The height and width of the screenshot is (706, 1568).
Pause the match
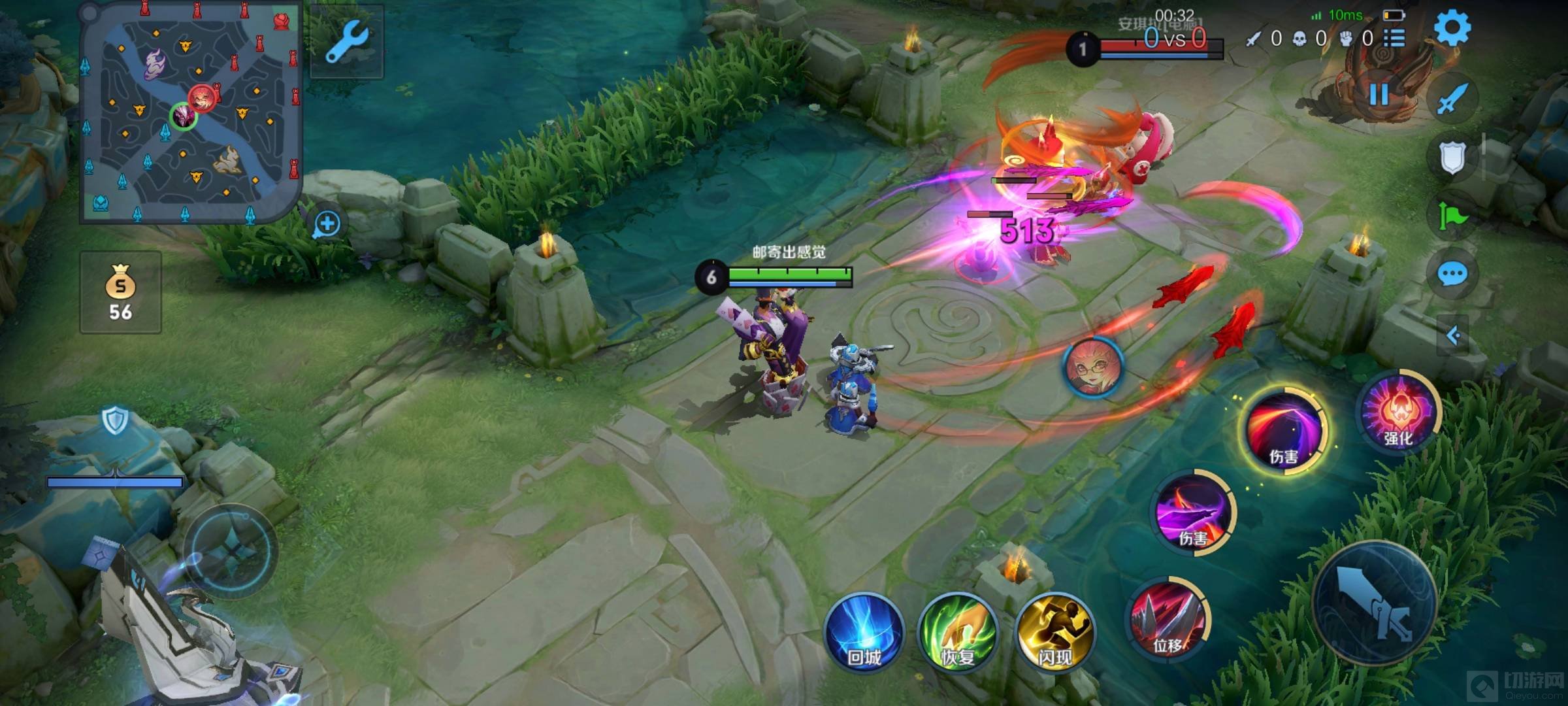click(x=1379, y=95)
